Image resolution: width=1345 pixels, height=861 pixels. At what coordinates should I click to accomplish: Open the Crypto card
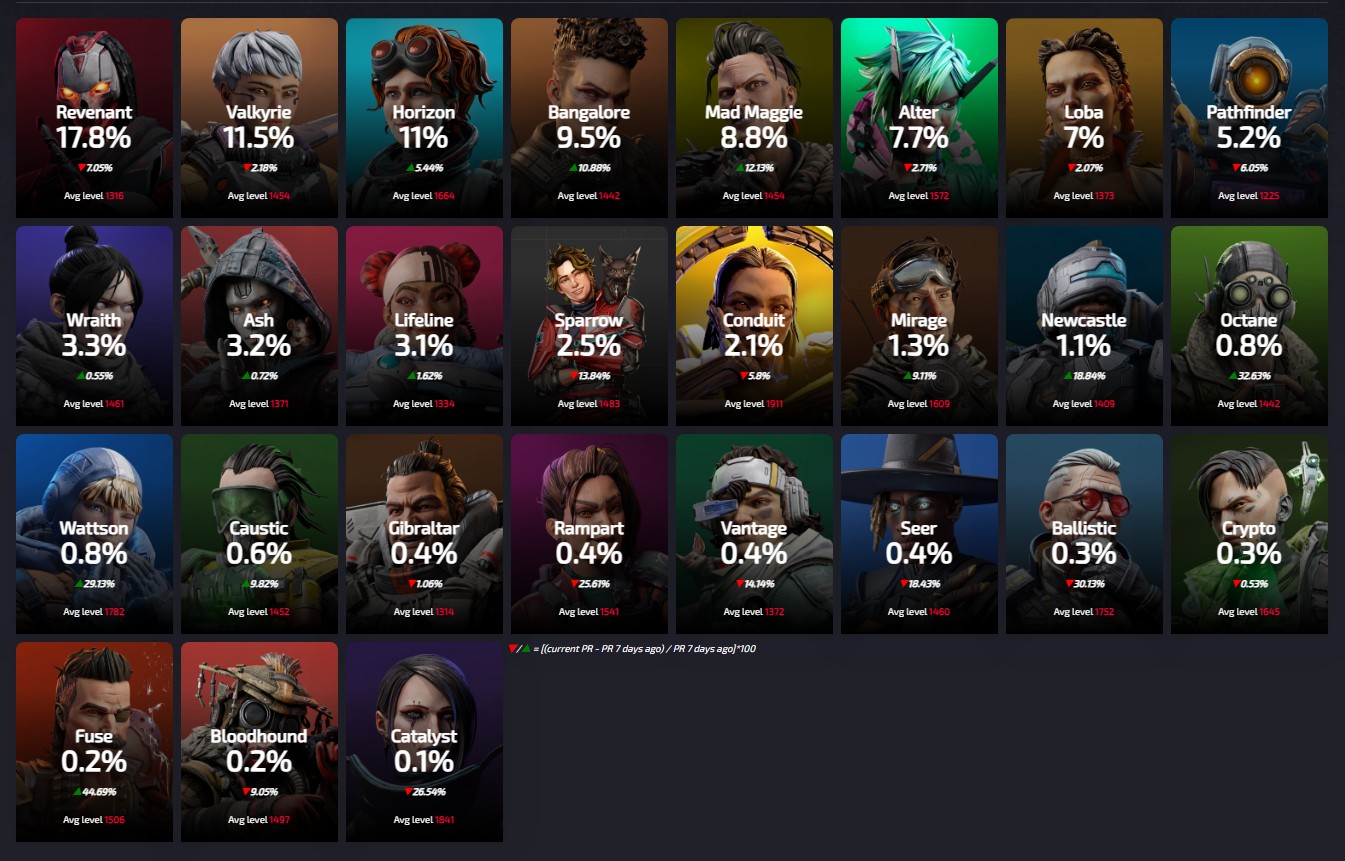click(x=1249, y=534)
